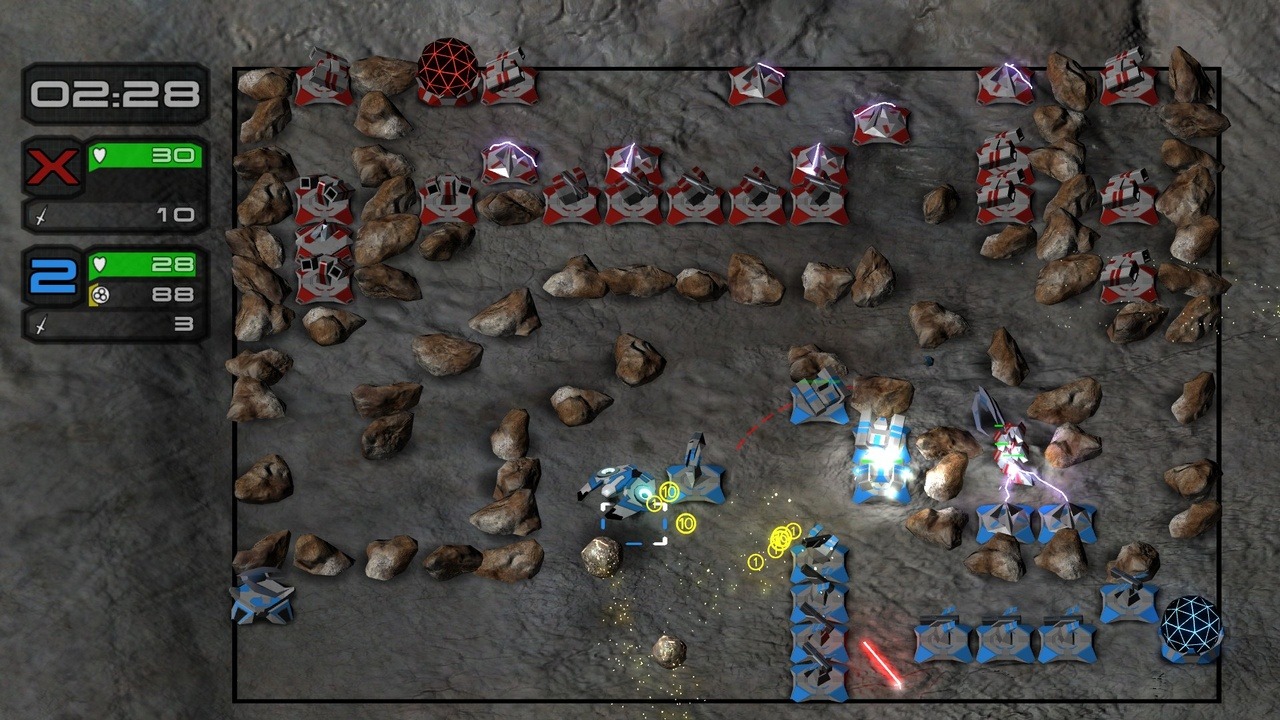Select the red X player badge
The height and width of the screenshot is (720, 1280).
pos(53,166)
